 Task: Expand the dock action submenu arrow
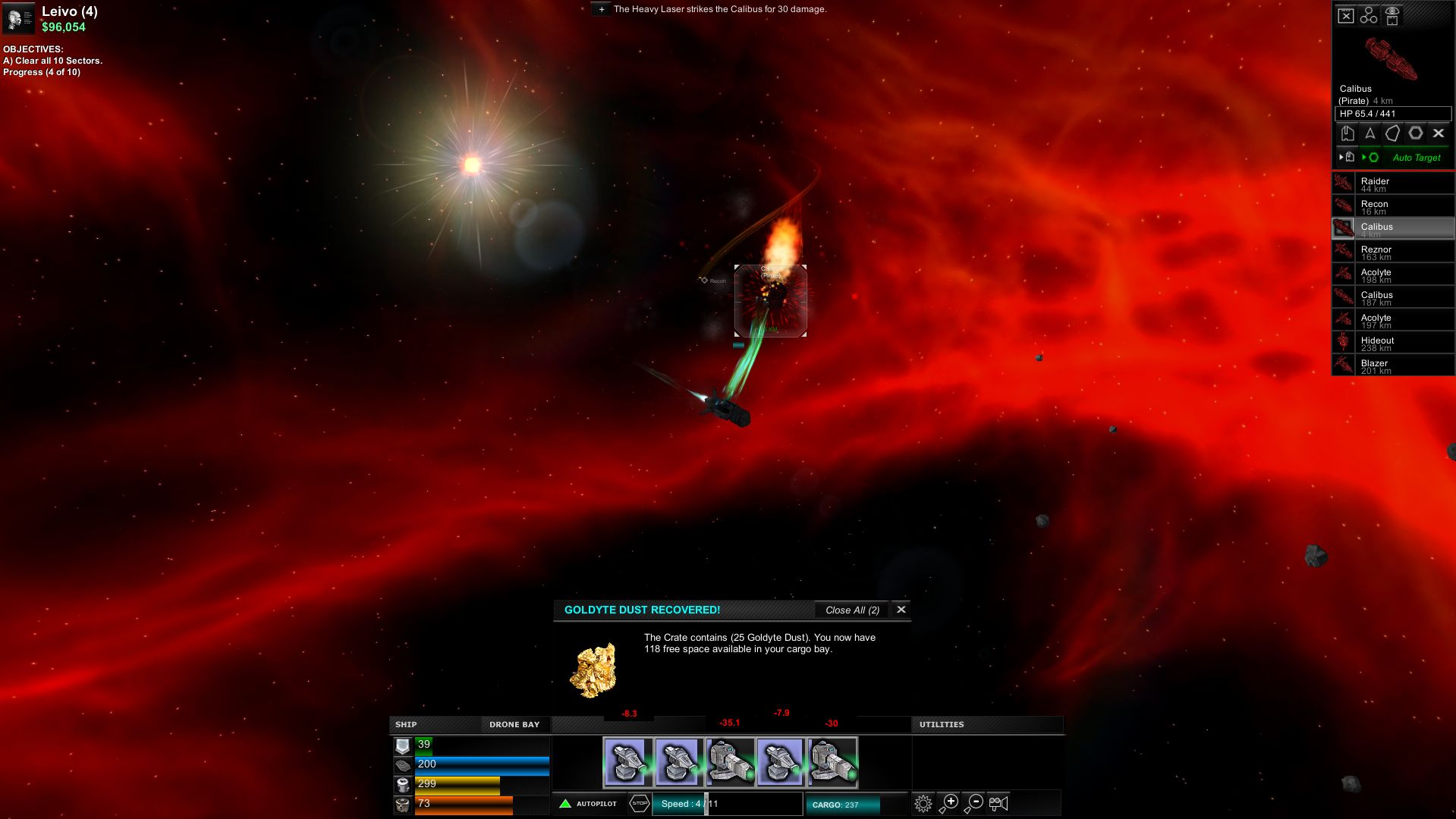[x=1340, y=157]
